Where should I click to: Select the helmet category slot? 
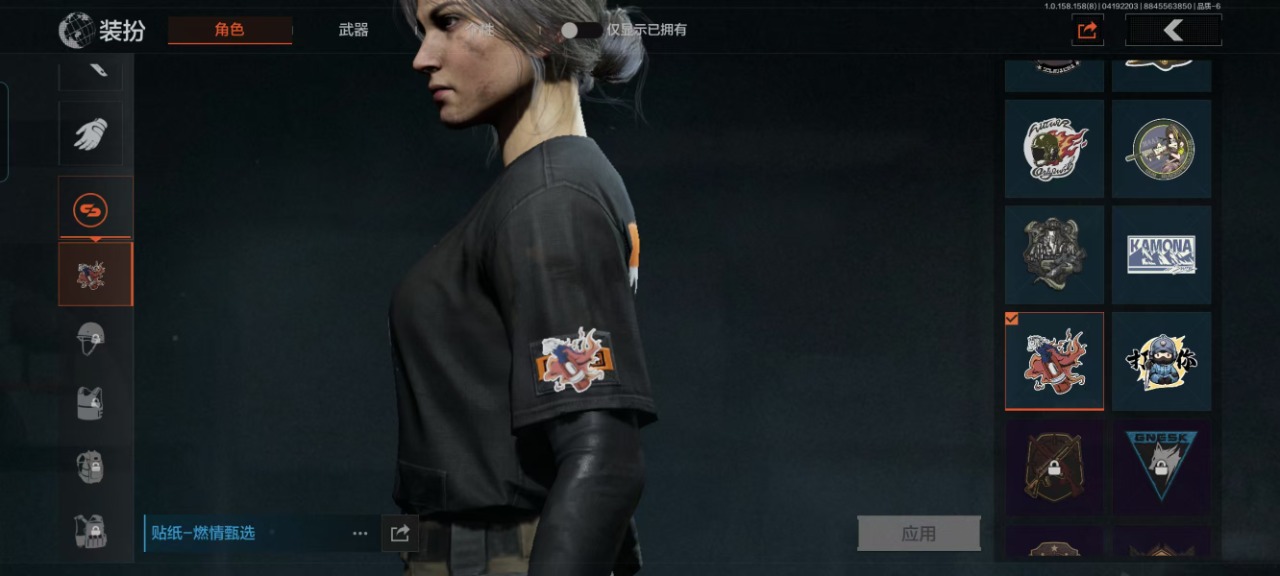[x=91, y=338]
